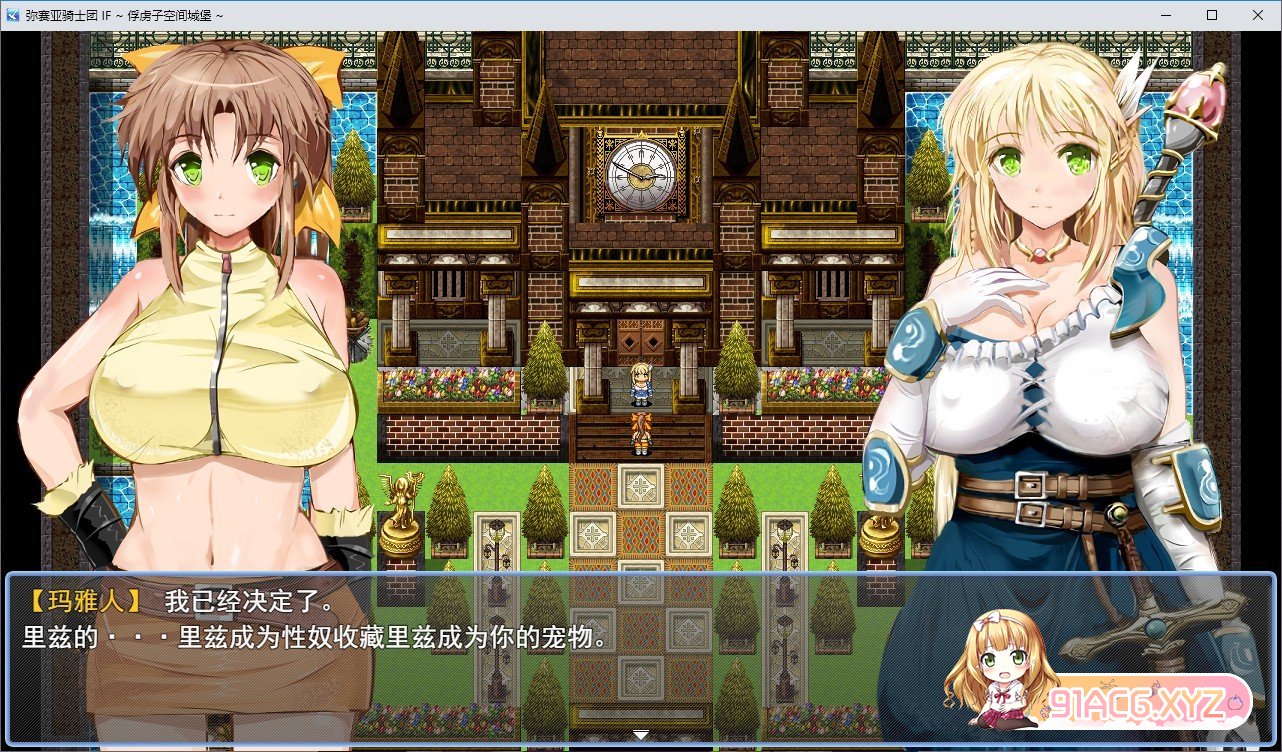Maximize the game window
This screenshot has height=752, width=1282.
[x=1212, y=15]
